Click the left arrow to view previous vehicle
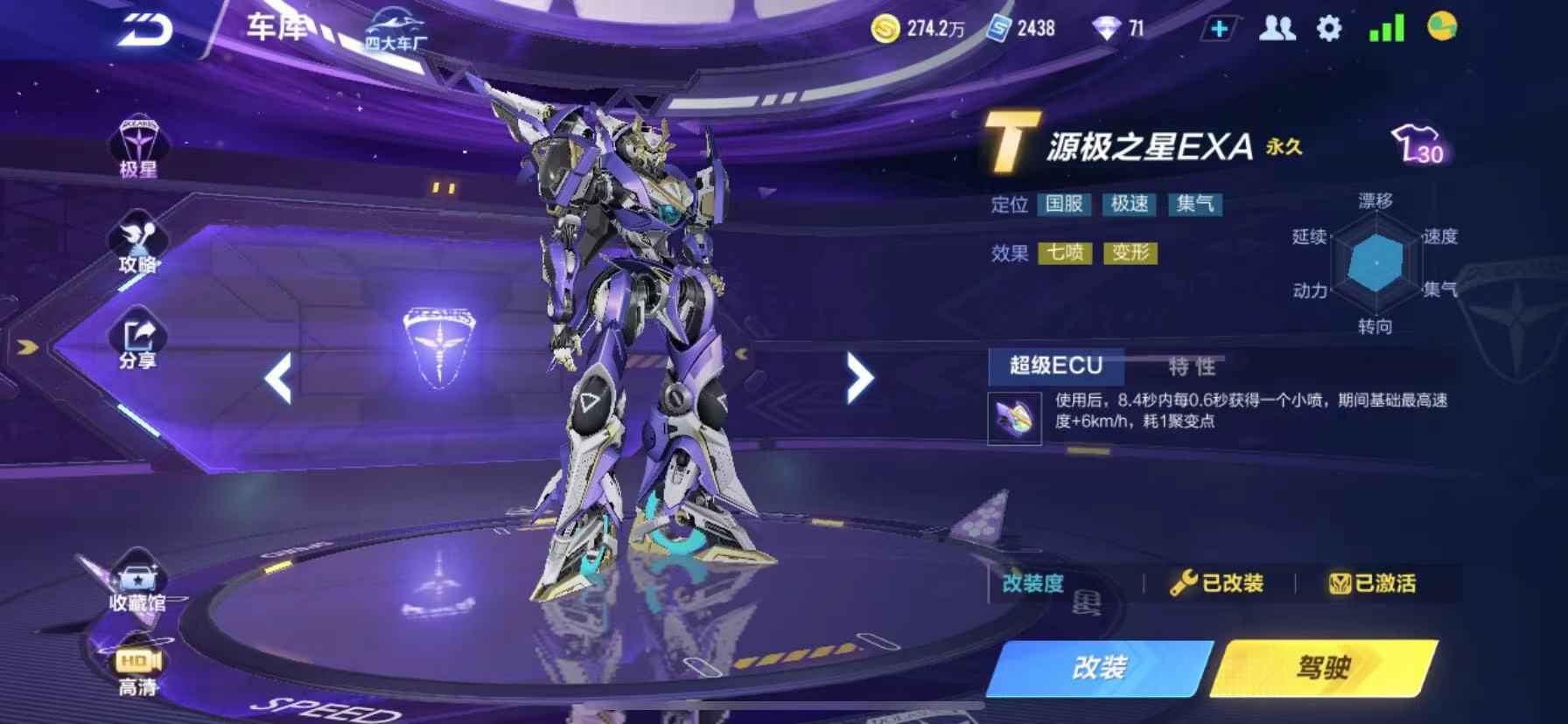The height and width of the screenshot is (724, 1568). pos(278,376)
